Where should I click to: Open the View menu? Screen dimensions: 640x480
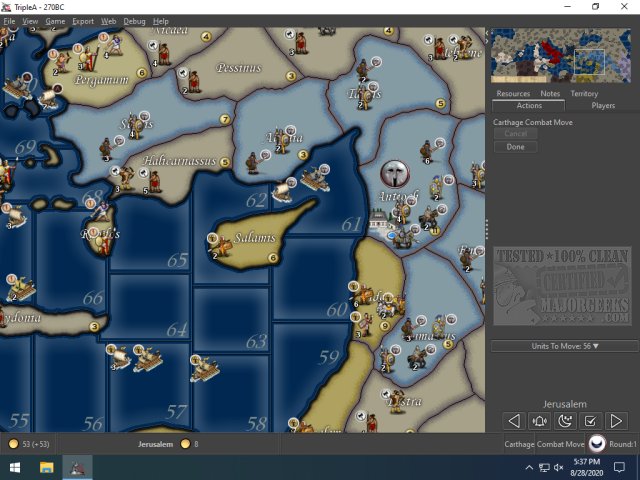tap(30, 21)
